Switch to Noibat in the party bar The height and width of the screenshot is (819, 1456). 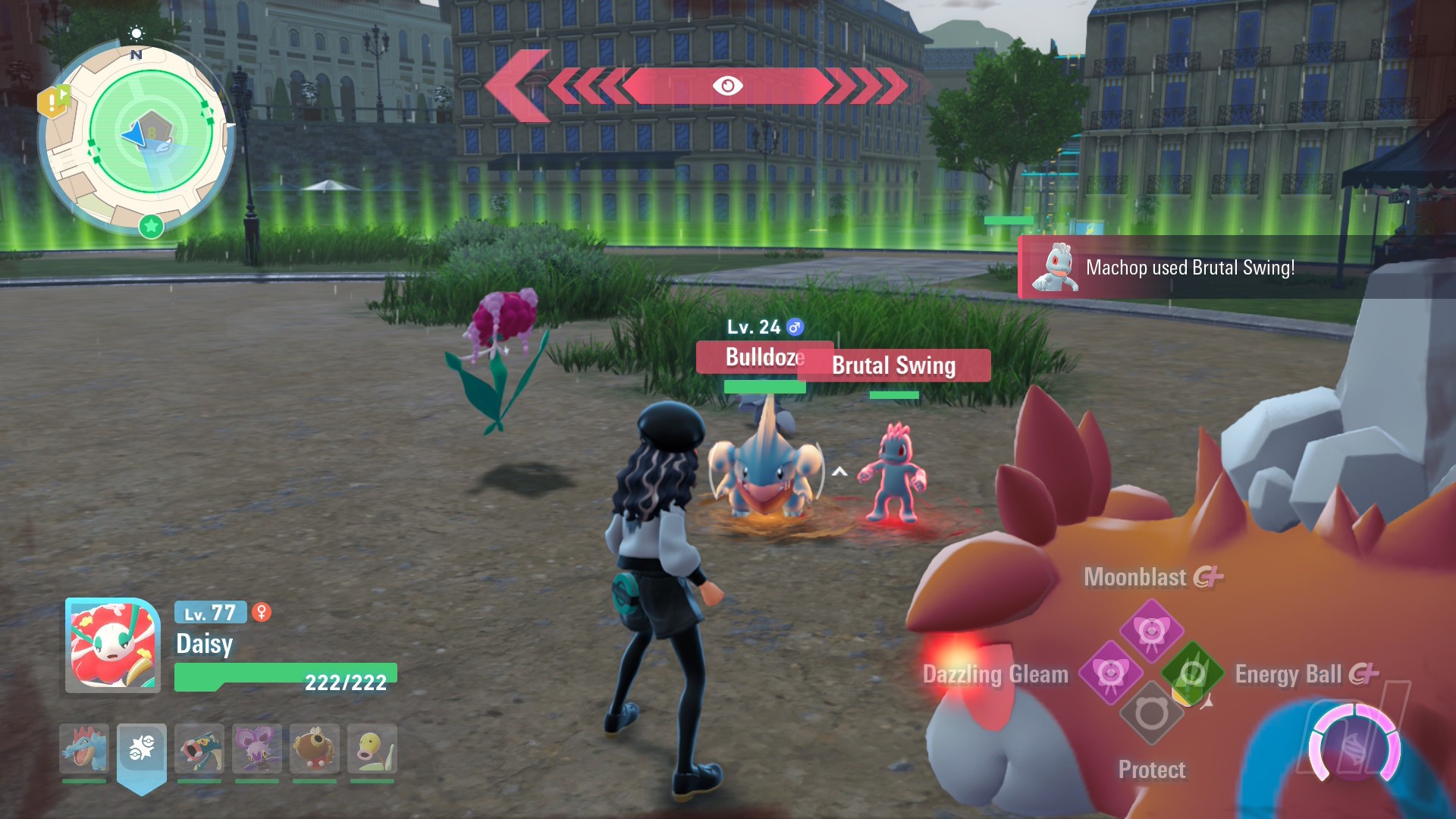pyautogui.click(x=257, y=748)
